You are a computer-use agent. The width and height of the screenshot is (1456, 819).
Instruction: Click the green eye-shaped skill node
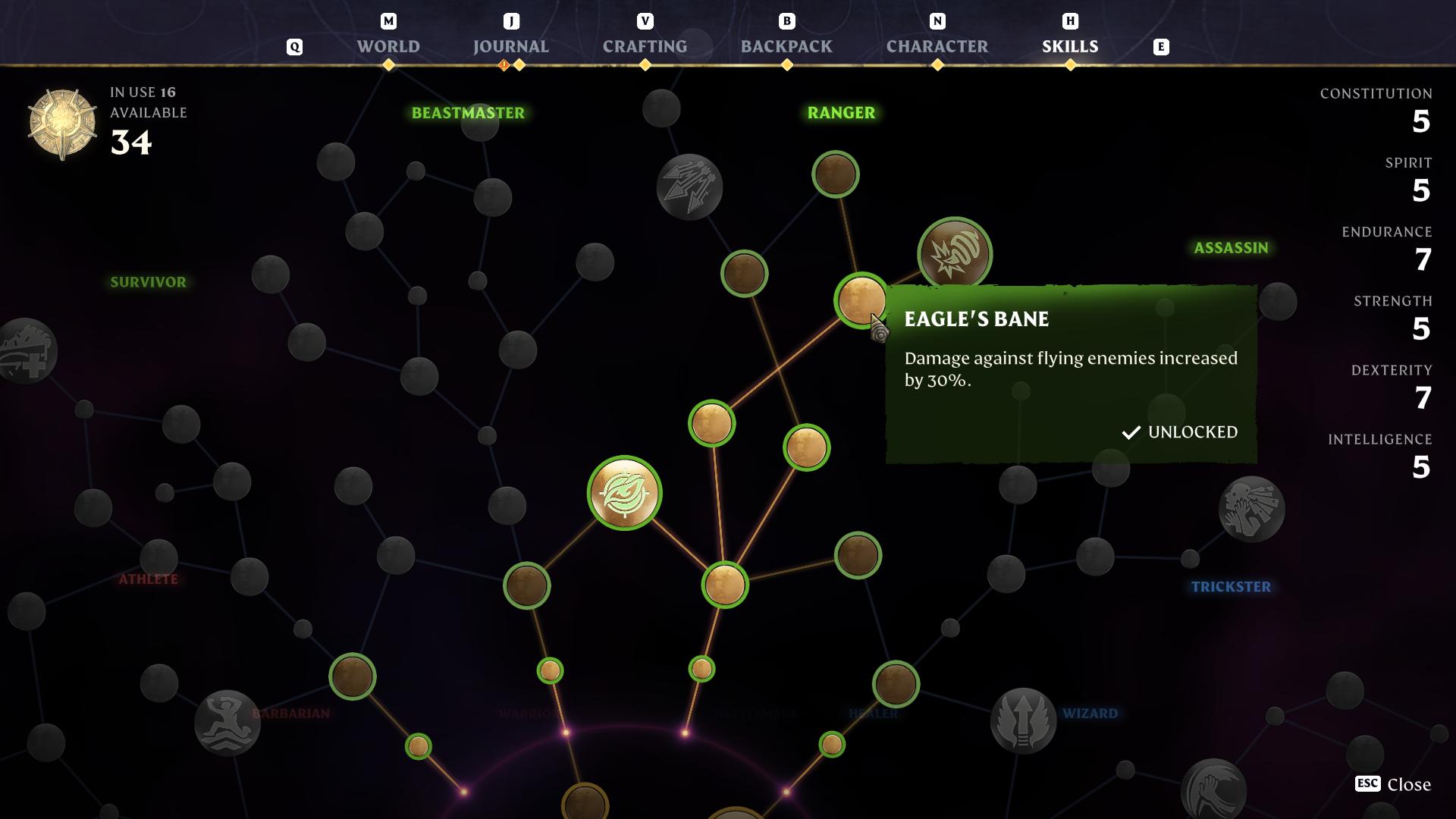click(624, 493)
